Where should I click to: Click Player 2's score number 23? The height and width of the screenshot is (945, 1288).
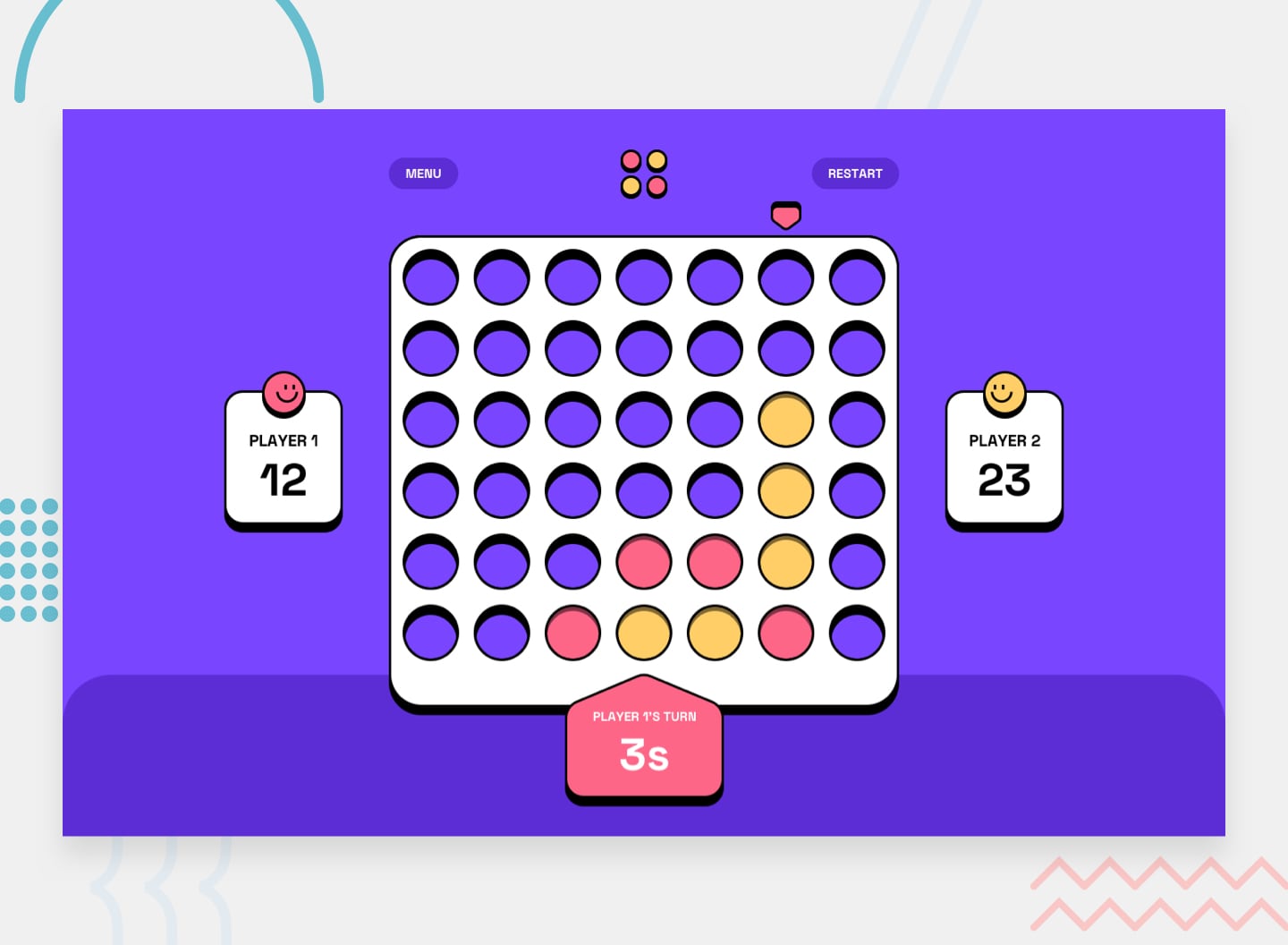point(1004,481)
